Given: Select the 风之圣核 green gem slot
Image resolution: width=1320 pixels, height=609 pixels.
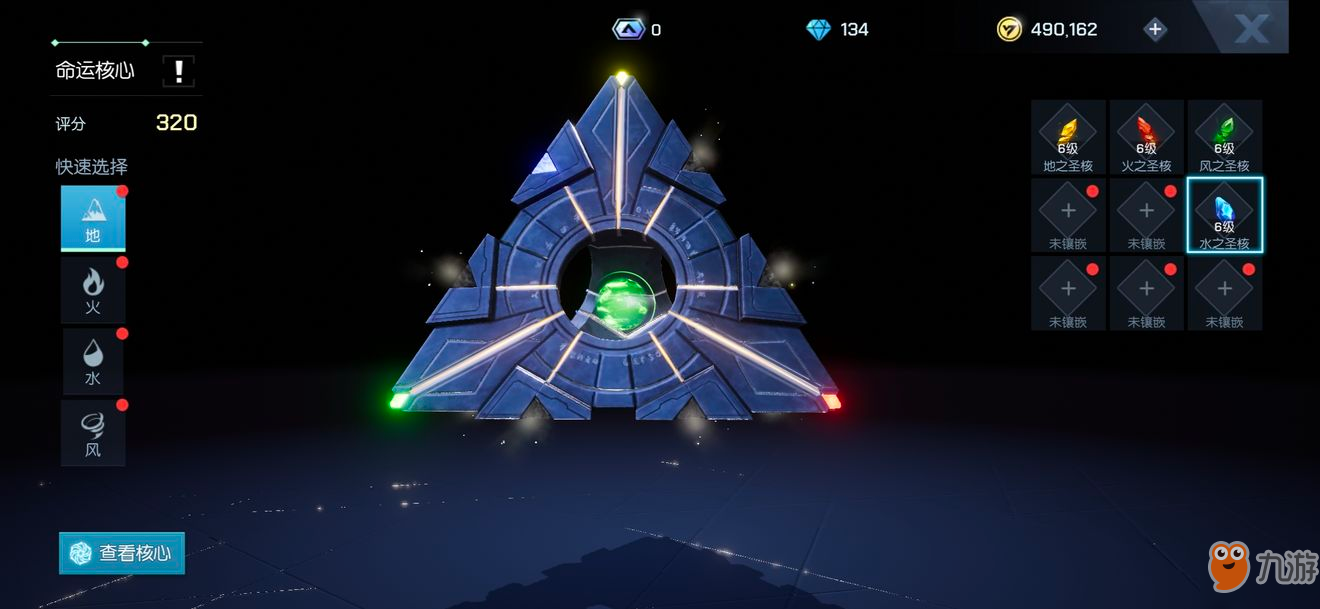Looking at the screenshot, I should pyautogui.click(x=1224, y=137).
